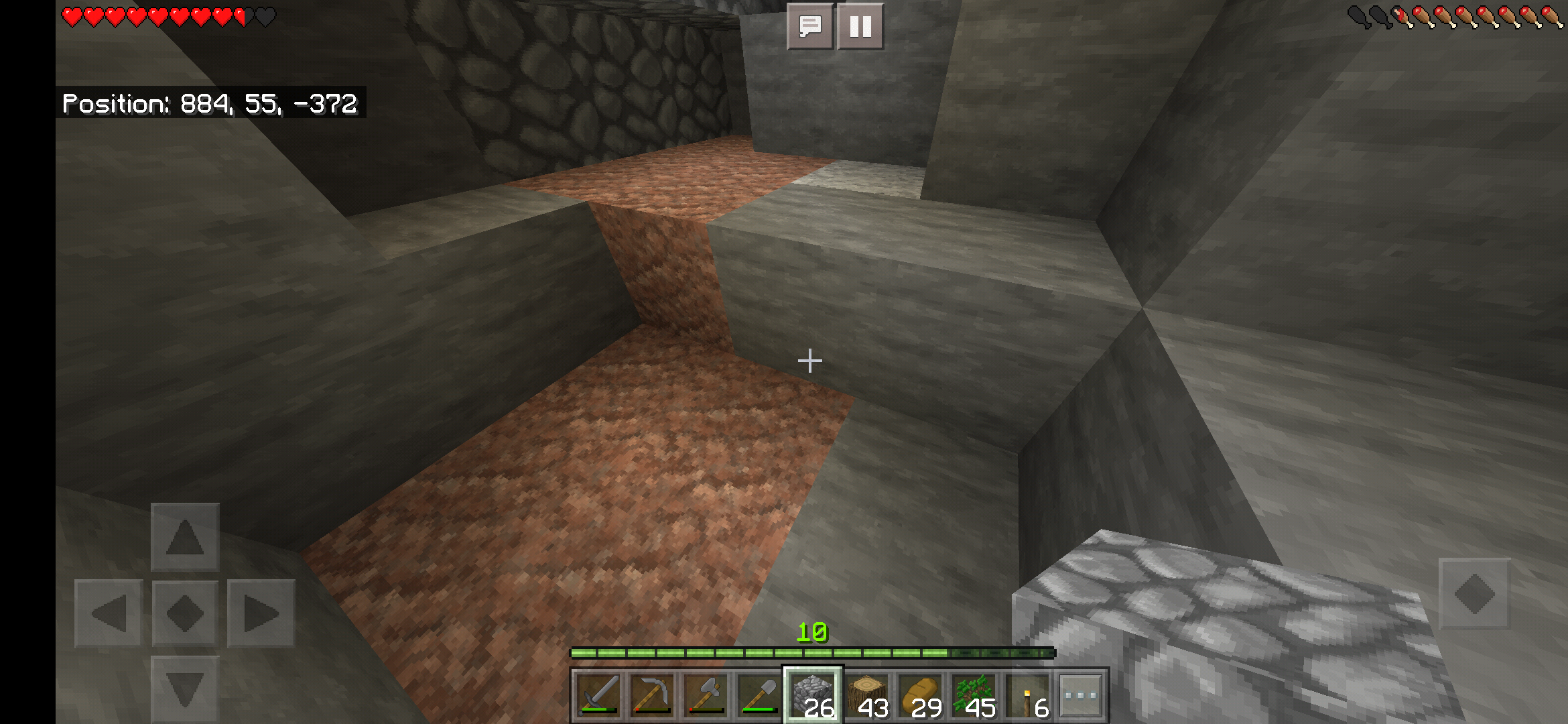Tap the right arrow on the D-pad
1568x724 pixels.
(x=261, y=613)
